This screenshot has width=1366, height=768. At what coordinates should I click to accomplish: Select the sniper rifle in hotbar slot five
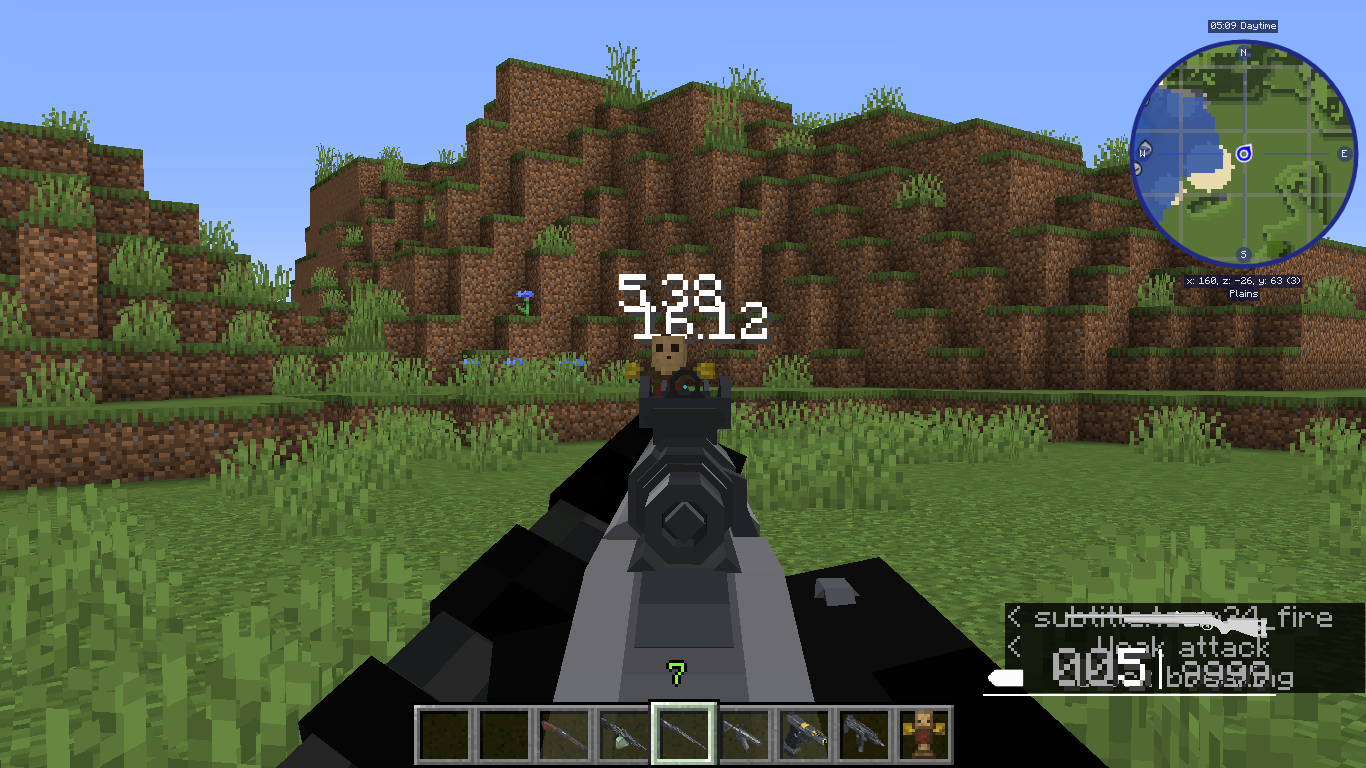click(x=684, y=731)
